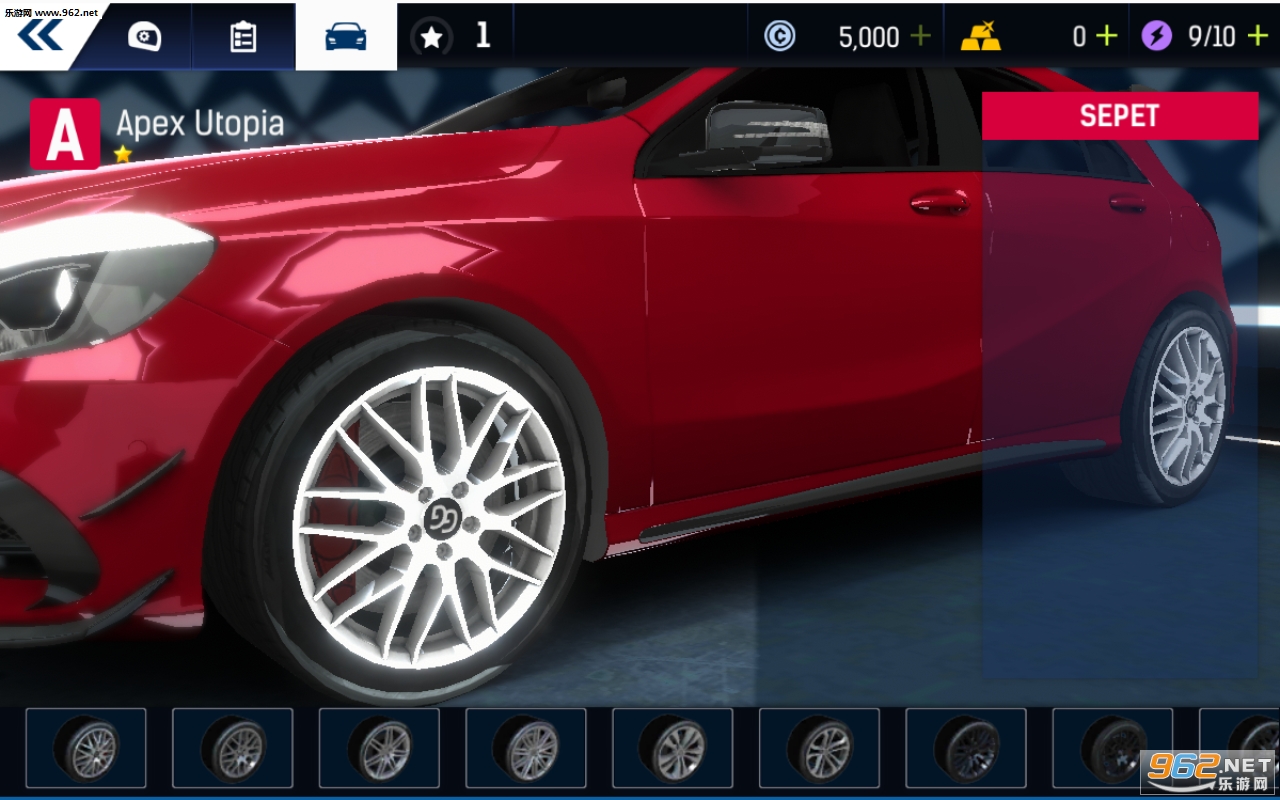The image size is (1280, 800).
Task: Select the car garage tab
Action: pyautogui.click(x=346, y=37)
